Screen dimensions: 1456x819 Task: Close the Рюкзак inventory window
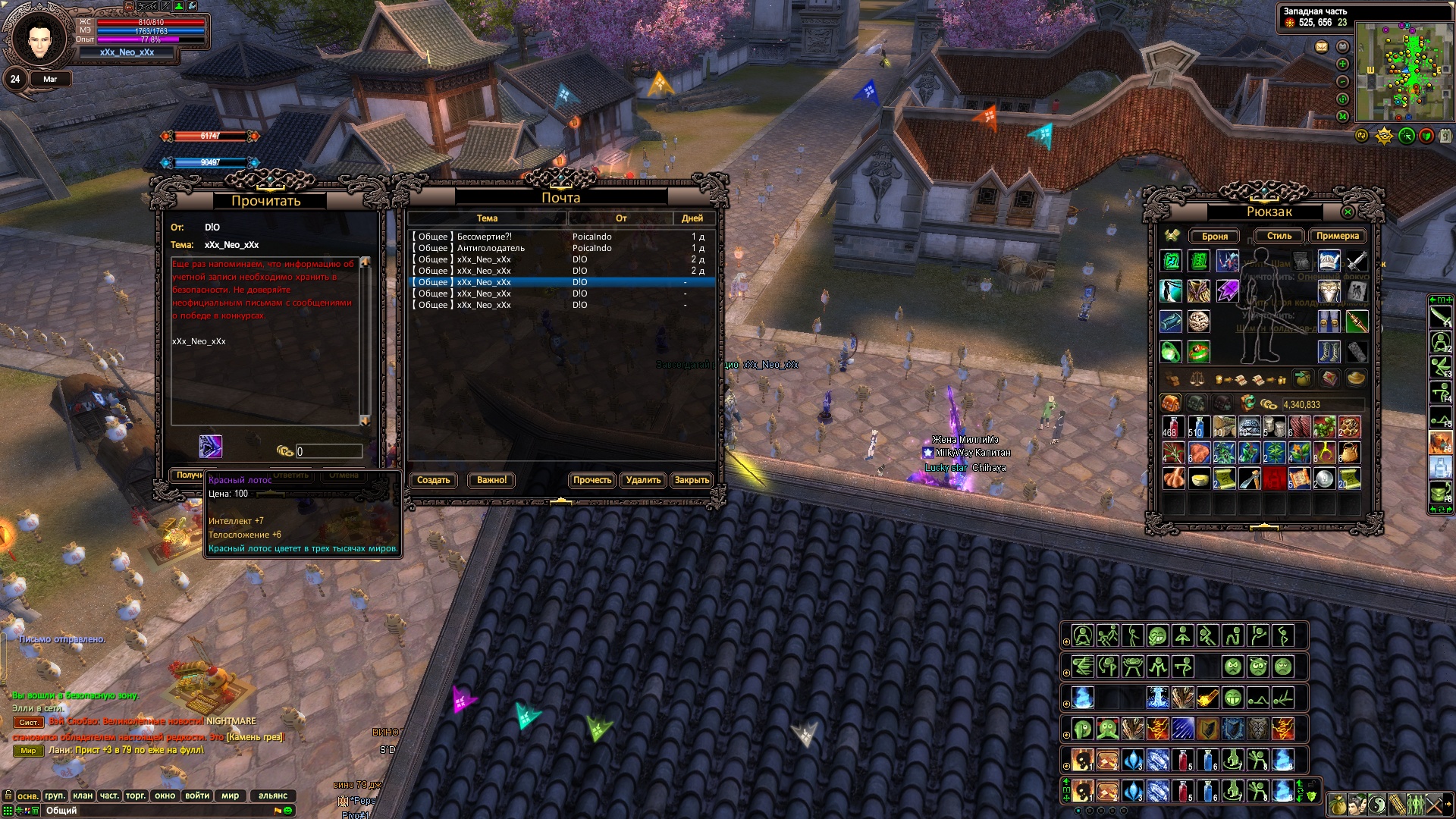(1348, 212)
